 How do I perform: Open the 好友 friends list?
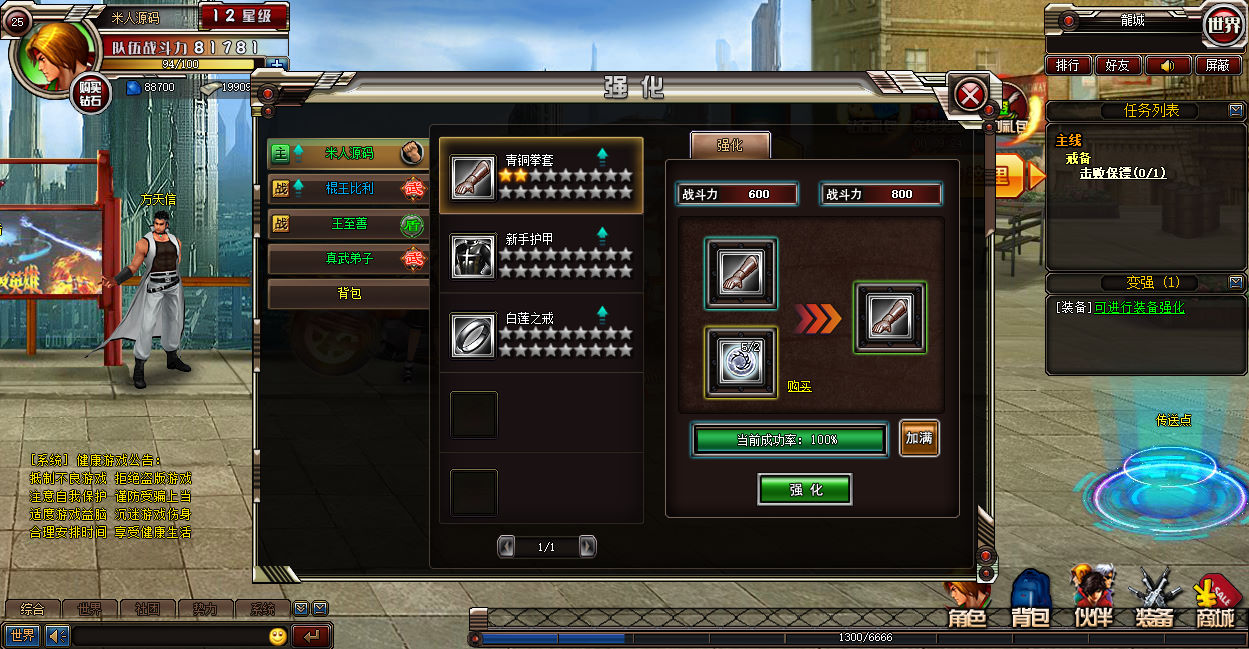(1118, 65)
